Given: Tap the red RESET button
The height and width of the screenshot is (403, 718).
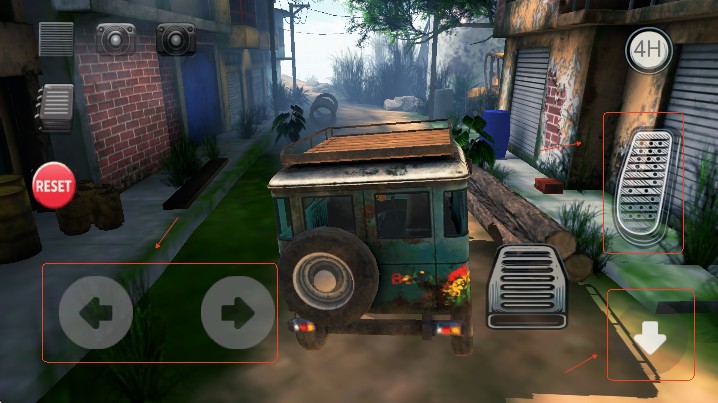Looking at the screenshot, I should point(53,186).
